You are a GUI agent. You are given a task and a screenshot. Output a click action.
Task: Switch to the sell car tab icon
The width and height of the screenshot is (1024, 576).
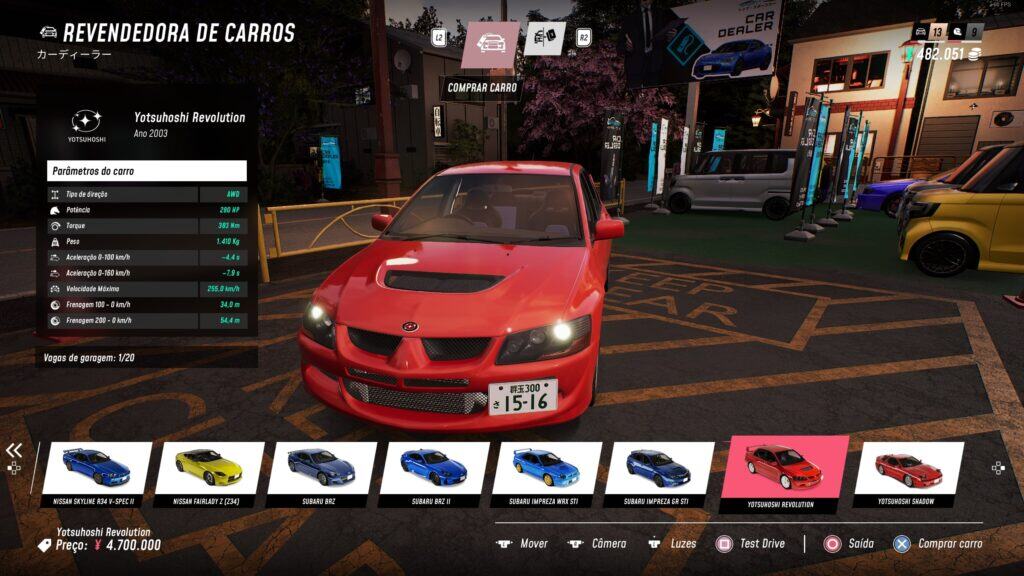[x=544, y=39]
